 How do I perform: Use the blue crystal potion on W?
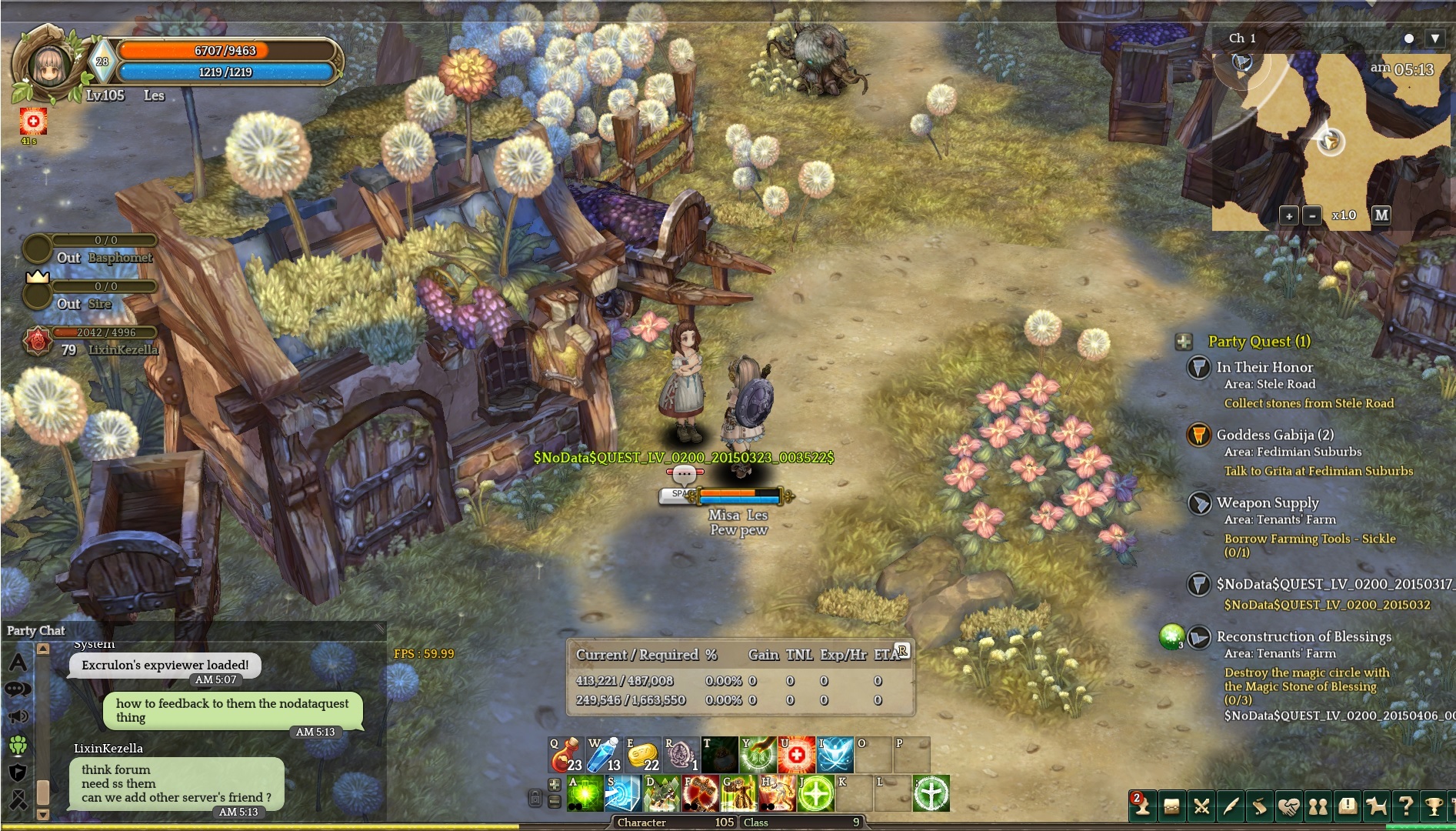pyautogui.click(x=604, y=755)
